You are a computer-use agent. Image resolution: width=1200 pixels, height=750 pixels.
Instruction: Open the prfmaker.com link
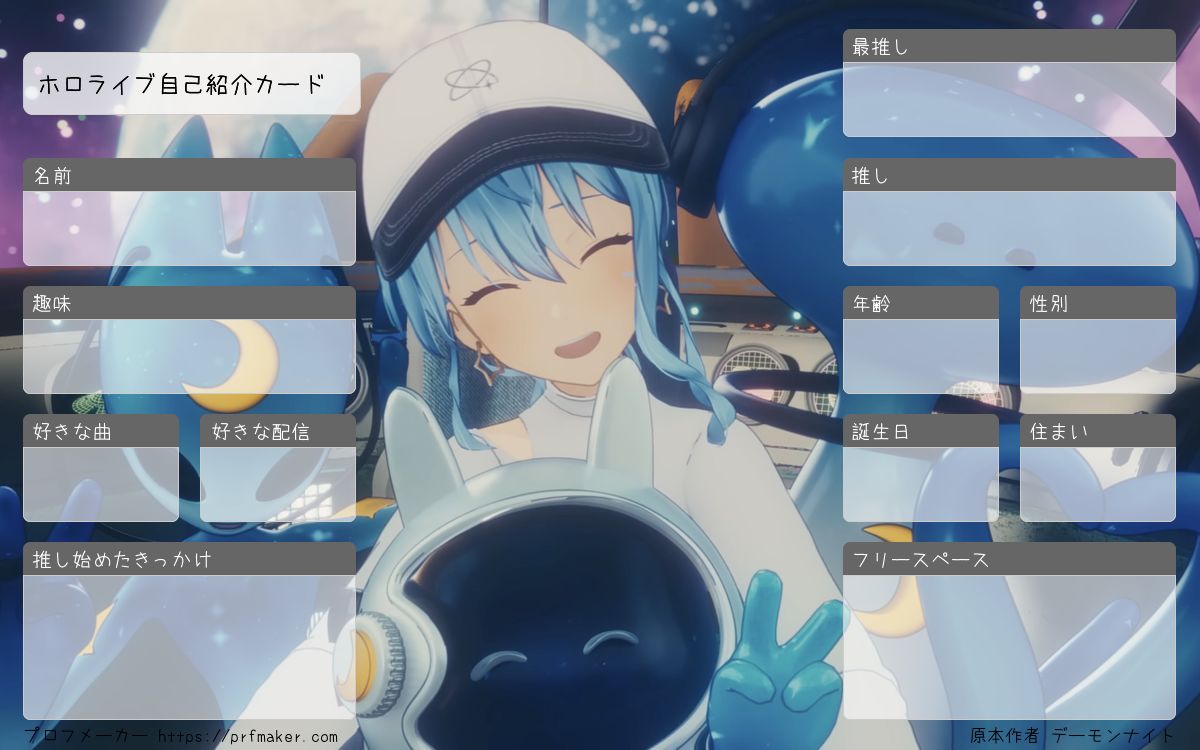(x=248, y=737)
